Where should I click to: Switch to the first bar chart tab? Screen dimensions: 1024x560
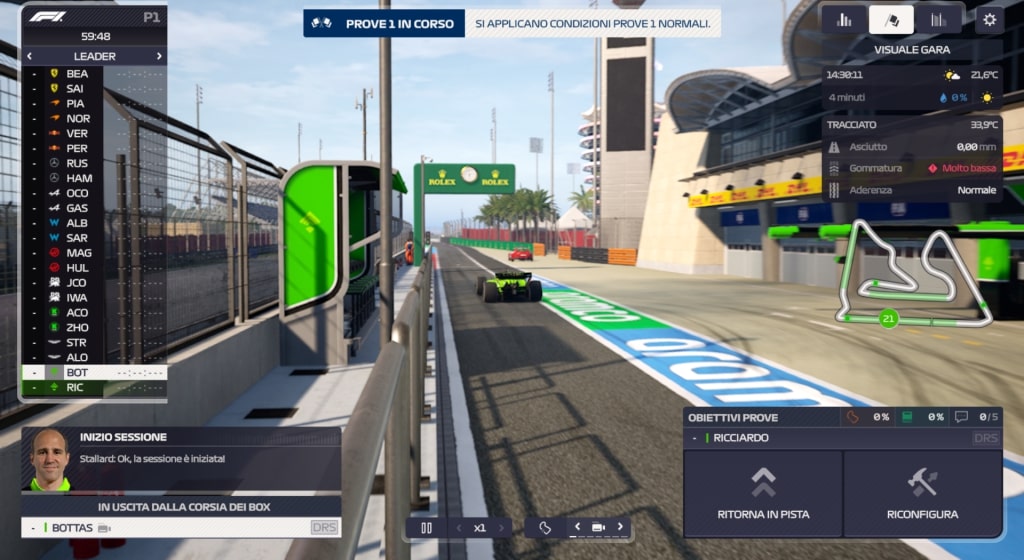click(844, 19)
